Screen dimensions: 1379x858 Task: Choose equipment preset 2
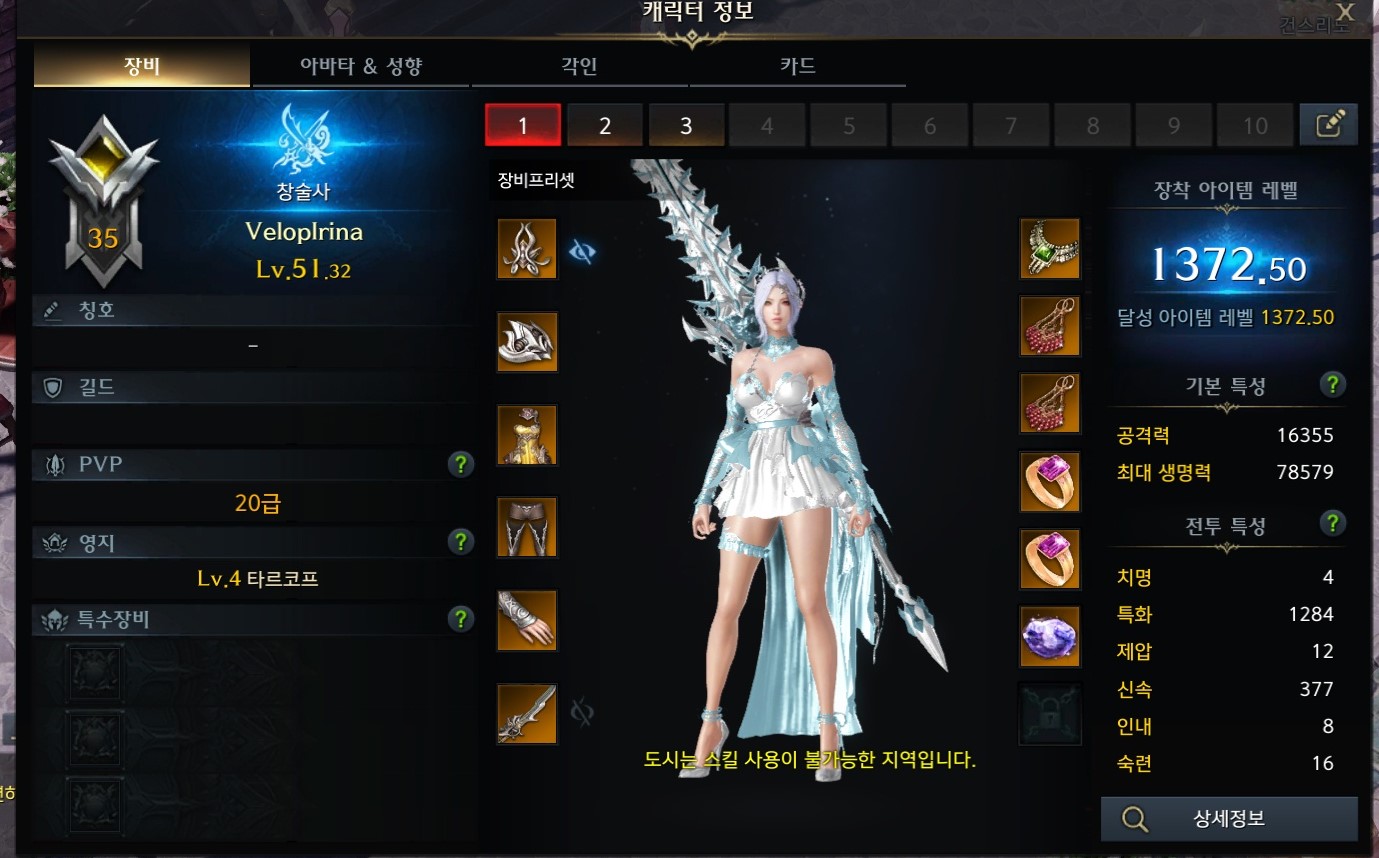click(x=604, y=126)
